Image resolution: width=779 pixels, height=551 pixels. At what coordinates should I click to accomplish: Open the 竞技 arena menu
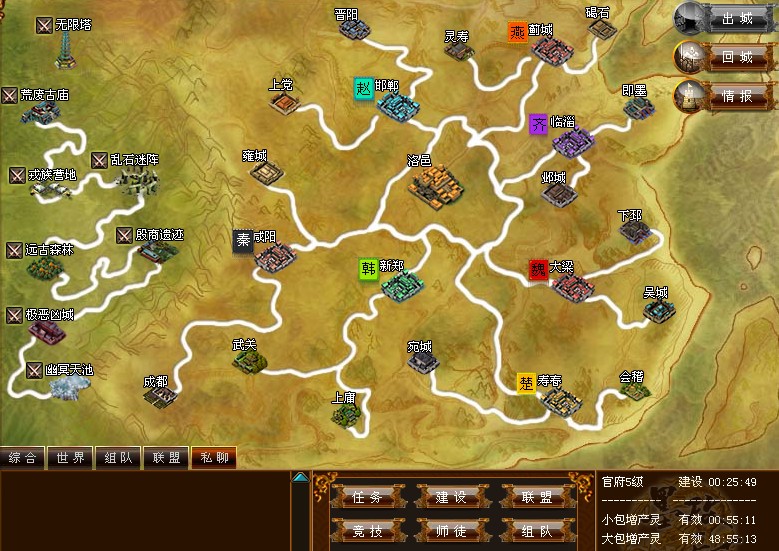tap(361, 531)
